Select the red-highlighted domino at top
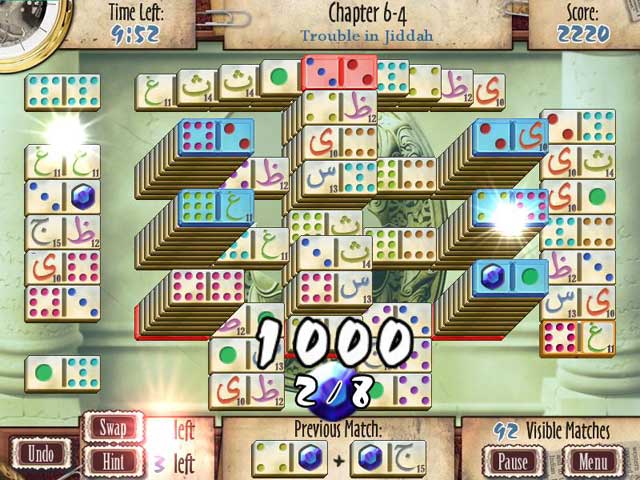The height and width of the screenshot is (480, 640). click(x=338, y=73)
